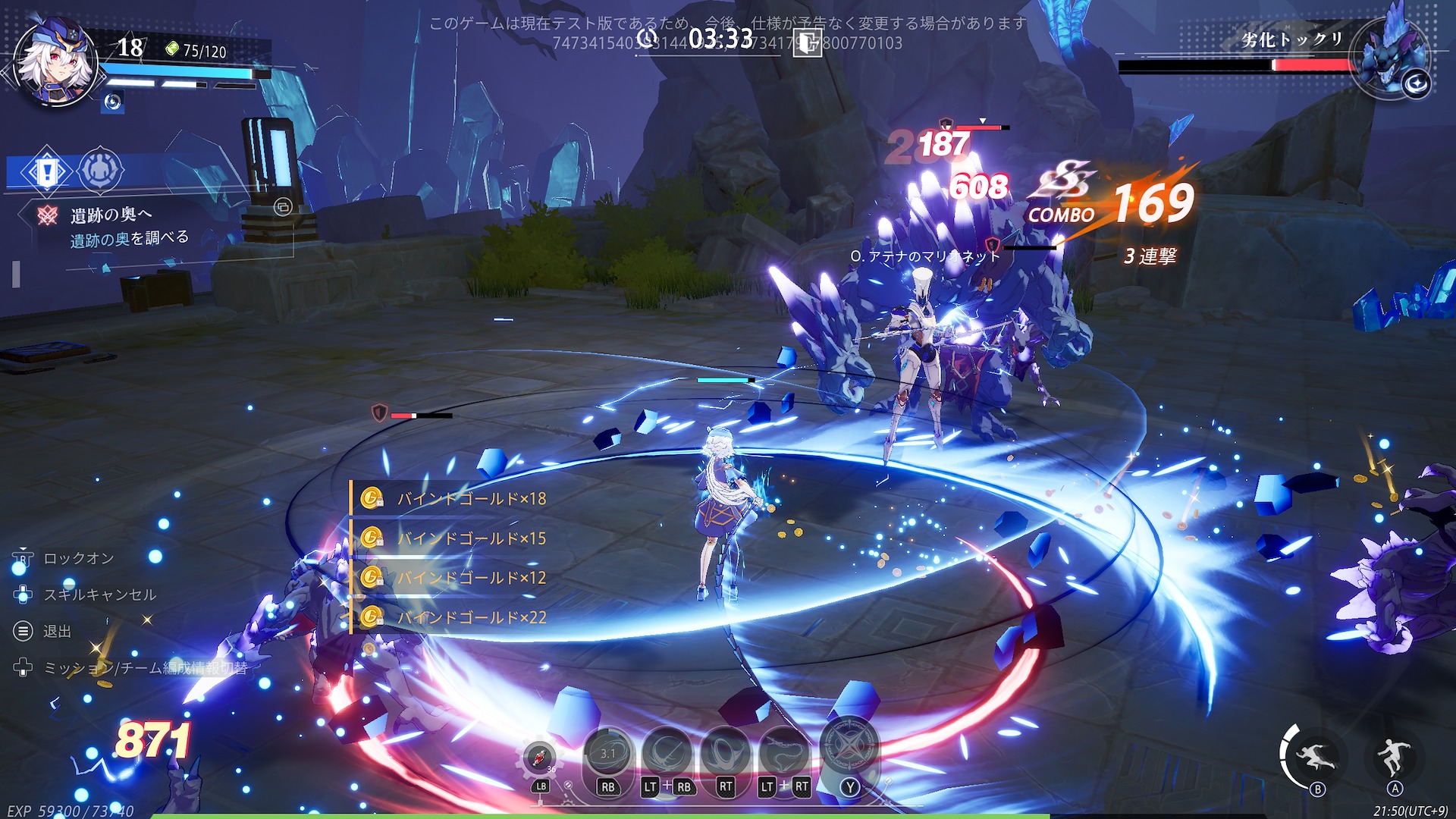Activate the ring slash skill icon
The height and width of the screenshot is (819, 1456).
[x=726, y=753]
